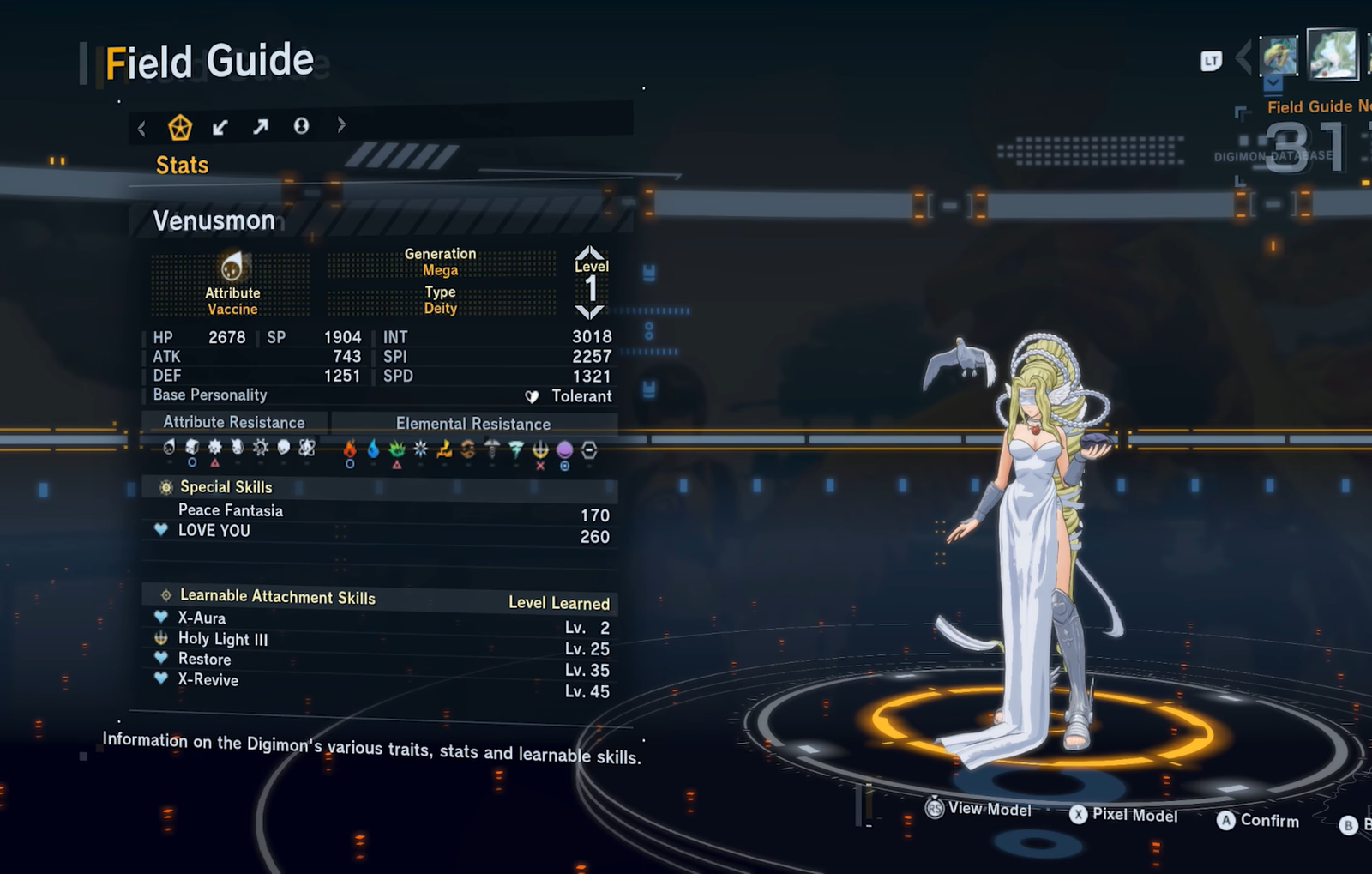
Task: Click the left arrow before the Digimon thumbnails
Action: click(1243, 58)
